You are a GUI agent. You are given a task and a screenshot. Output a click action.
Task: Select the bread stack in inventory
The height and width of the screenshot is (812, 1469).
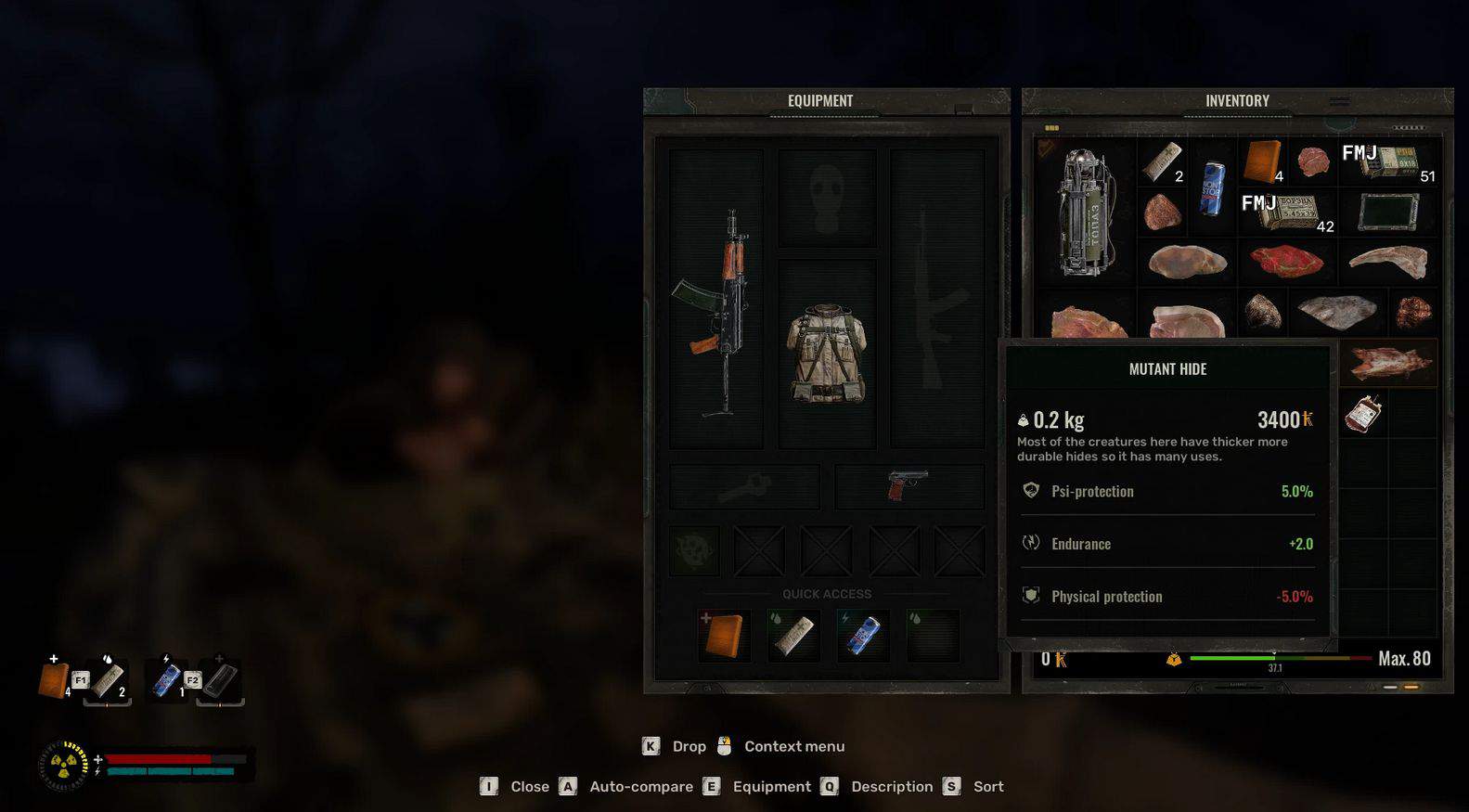tap(1262, 161)
